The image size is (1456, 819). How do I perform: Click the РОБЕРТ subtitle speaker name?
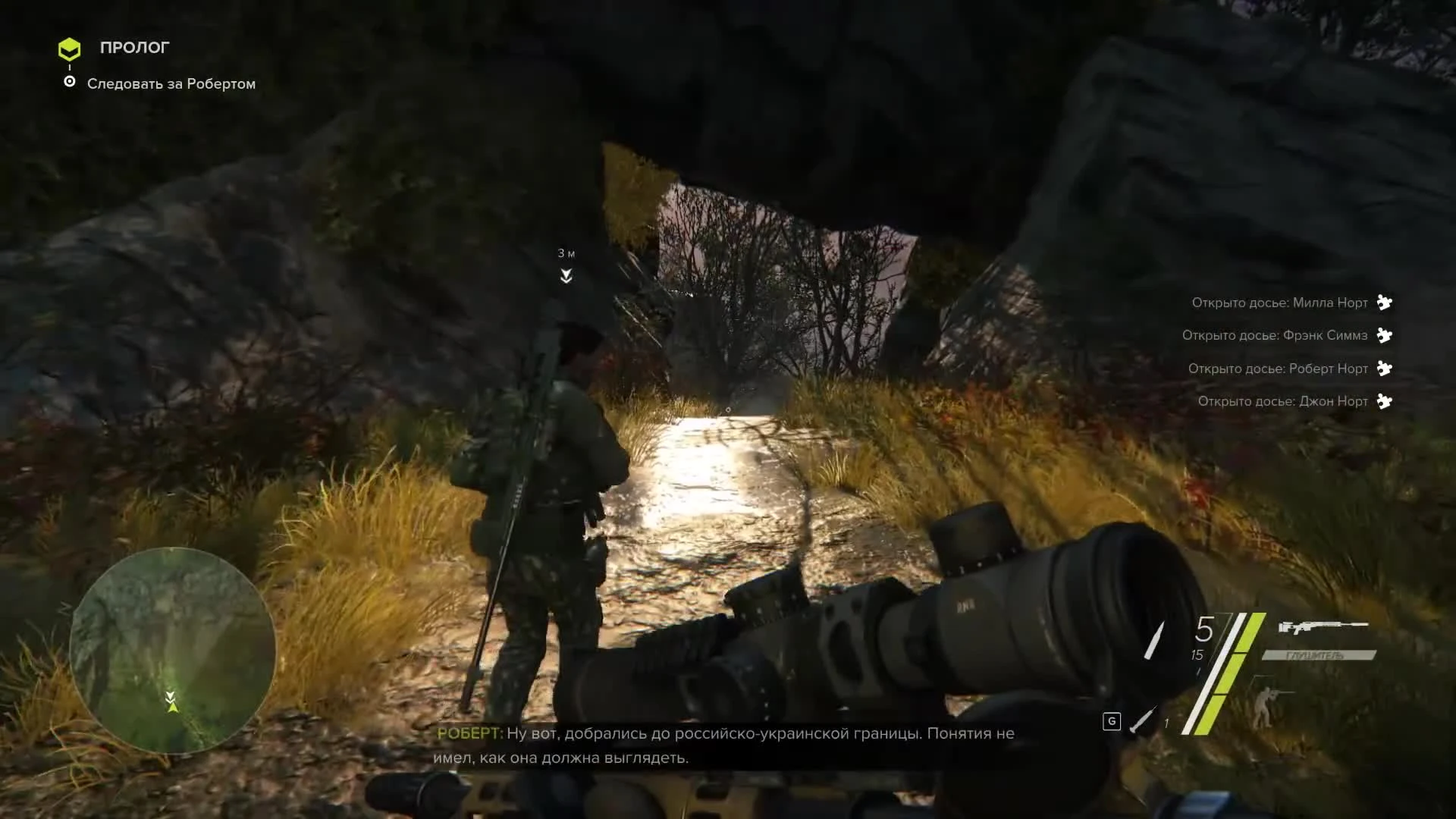(468, 734)
